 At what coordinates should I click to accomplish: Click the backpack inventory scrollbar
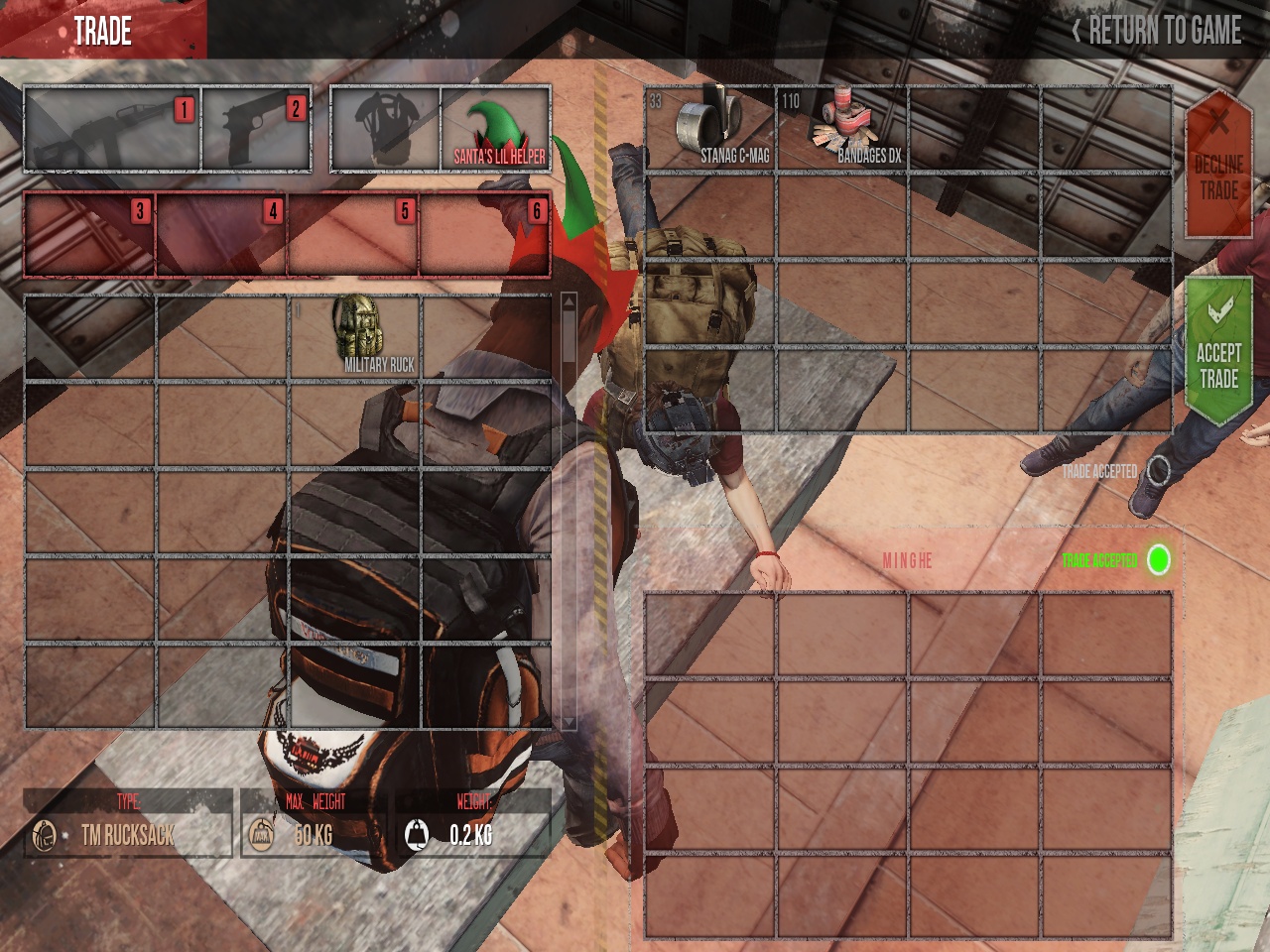pyautogui.click(x=569, y=511)
